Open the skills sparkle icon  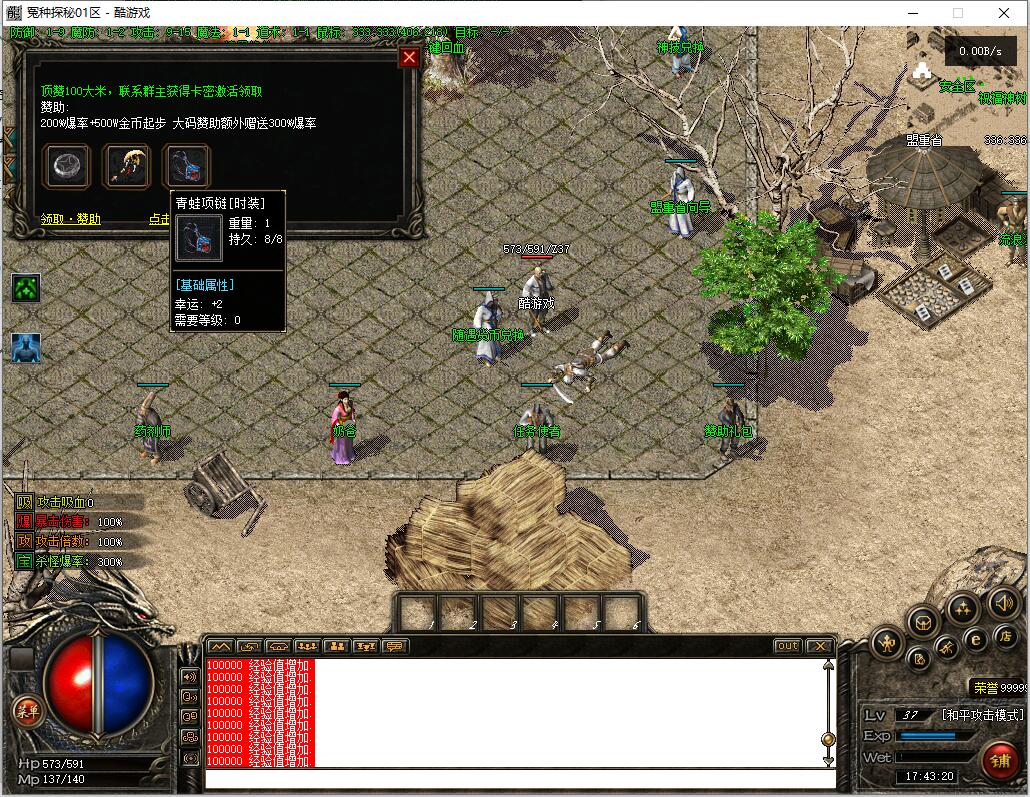[963, 607]
